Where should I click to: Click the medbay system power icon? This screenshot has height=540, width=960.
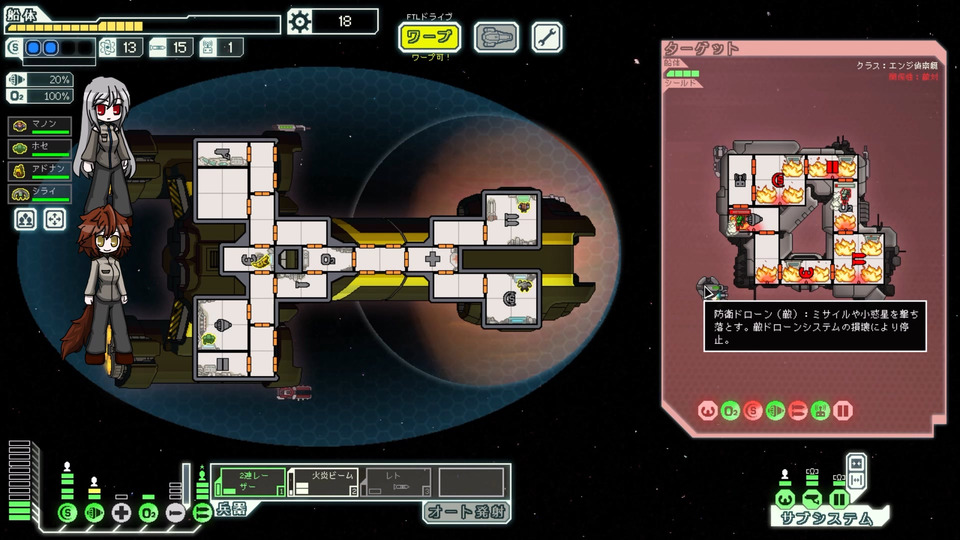tap(122, 513)
